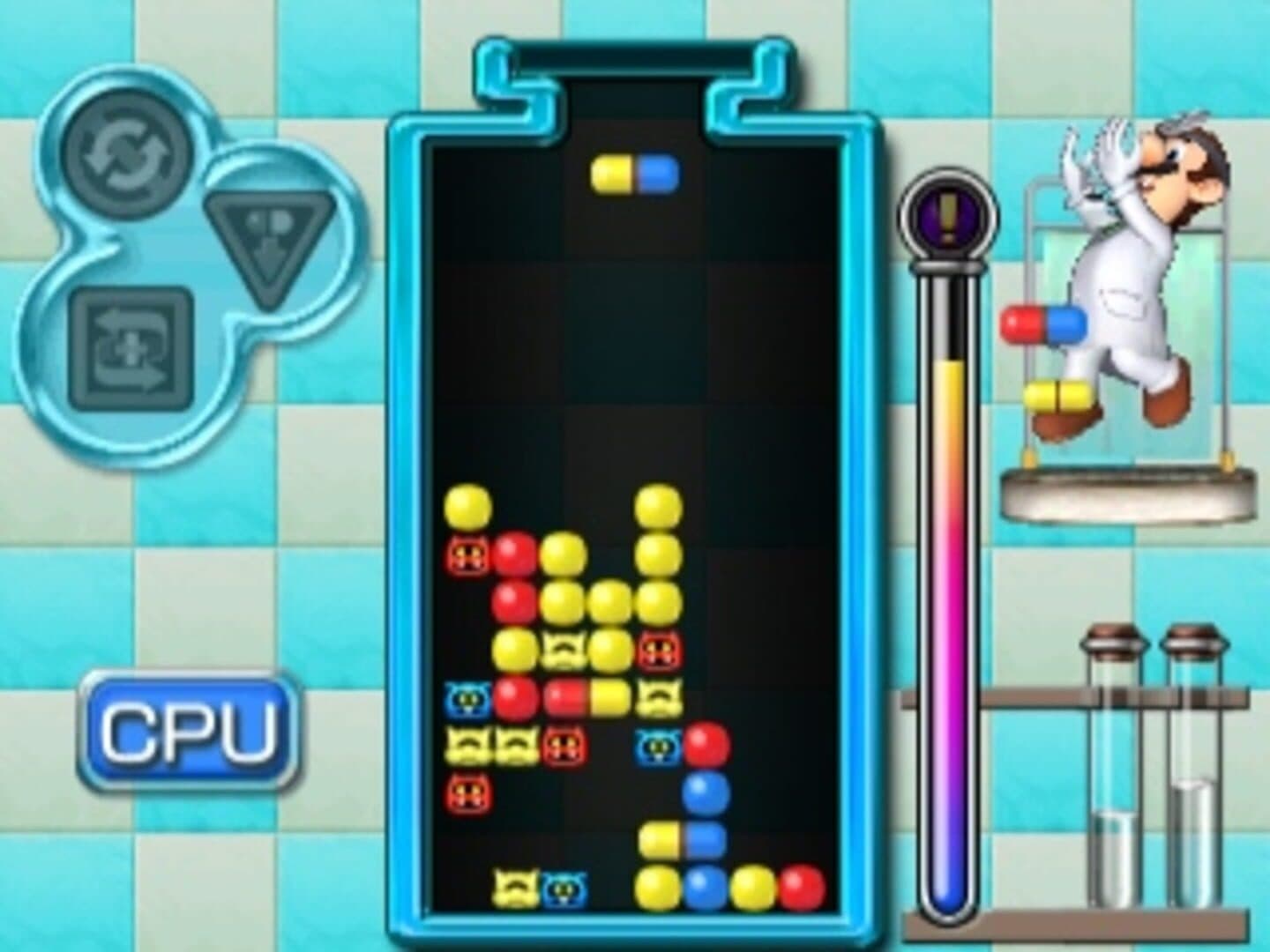The width and height of the screenshot is (1270, 952).
Task: Toggle the rotate control on the touch panel
Action: (x=123, y=155)
